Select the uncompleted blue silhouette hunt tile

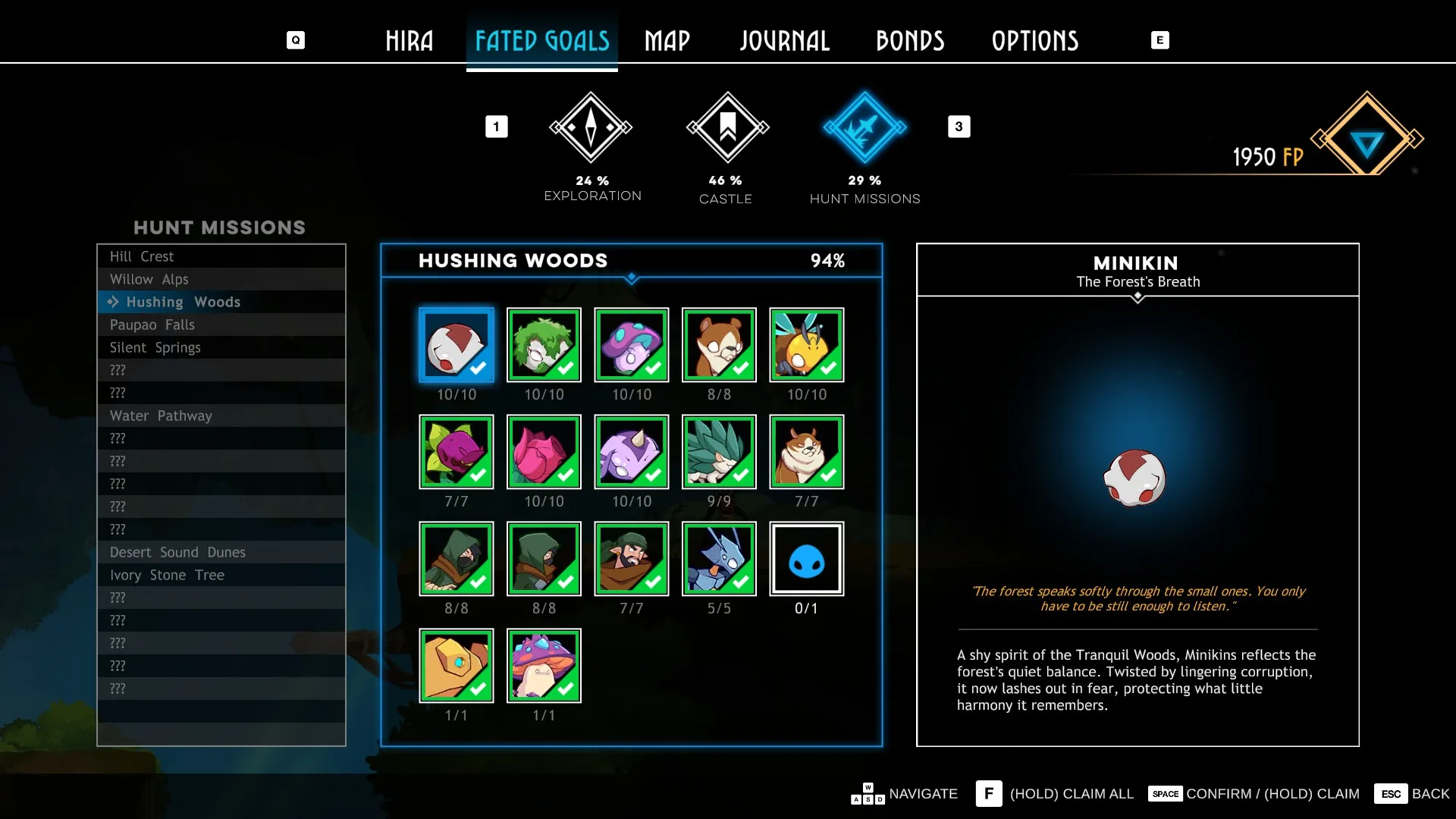[x=806, y=559]
